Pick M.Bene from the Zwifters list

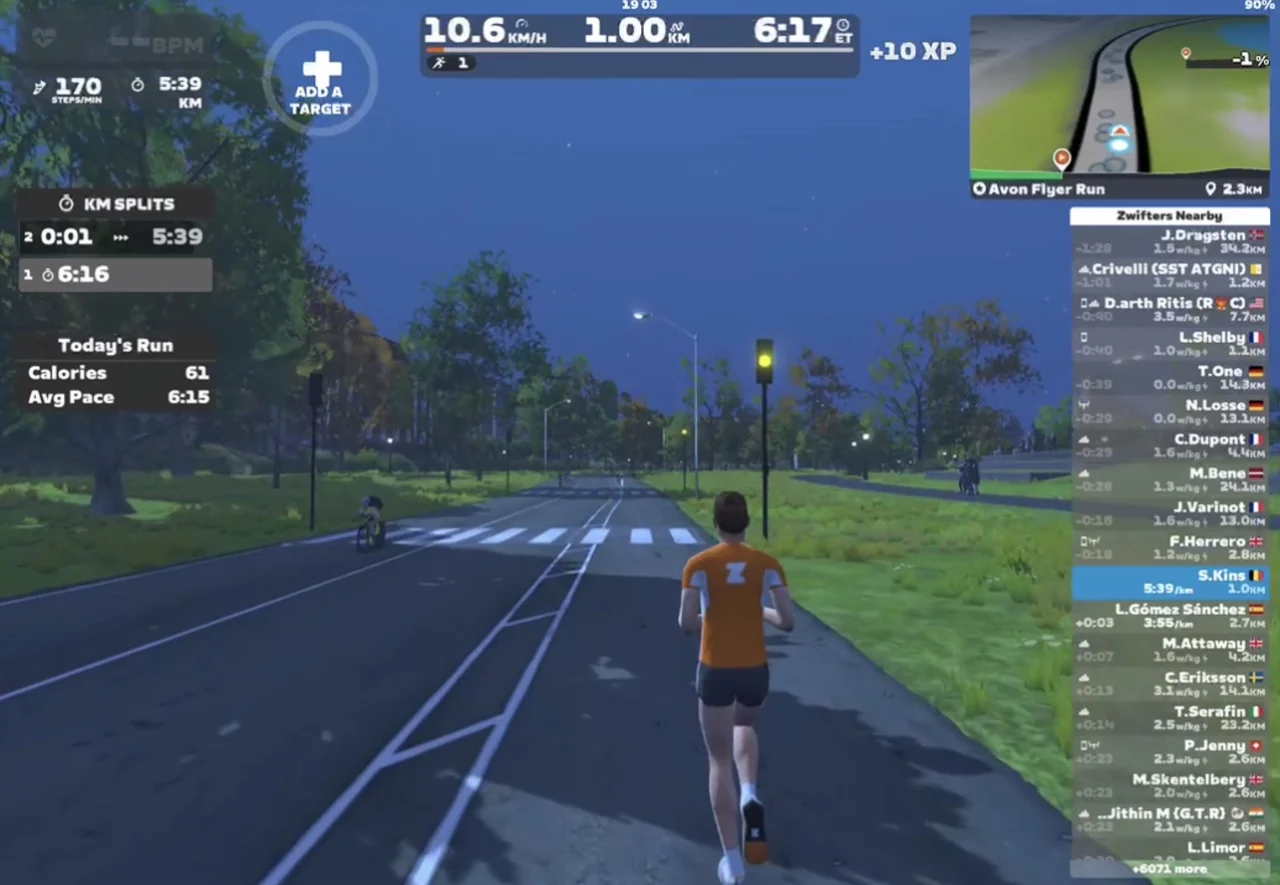(1169, 480)
